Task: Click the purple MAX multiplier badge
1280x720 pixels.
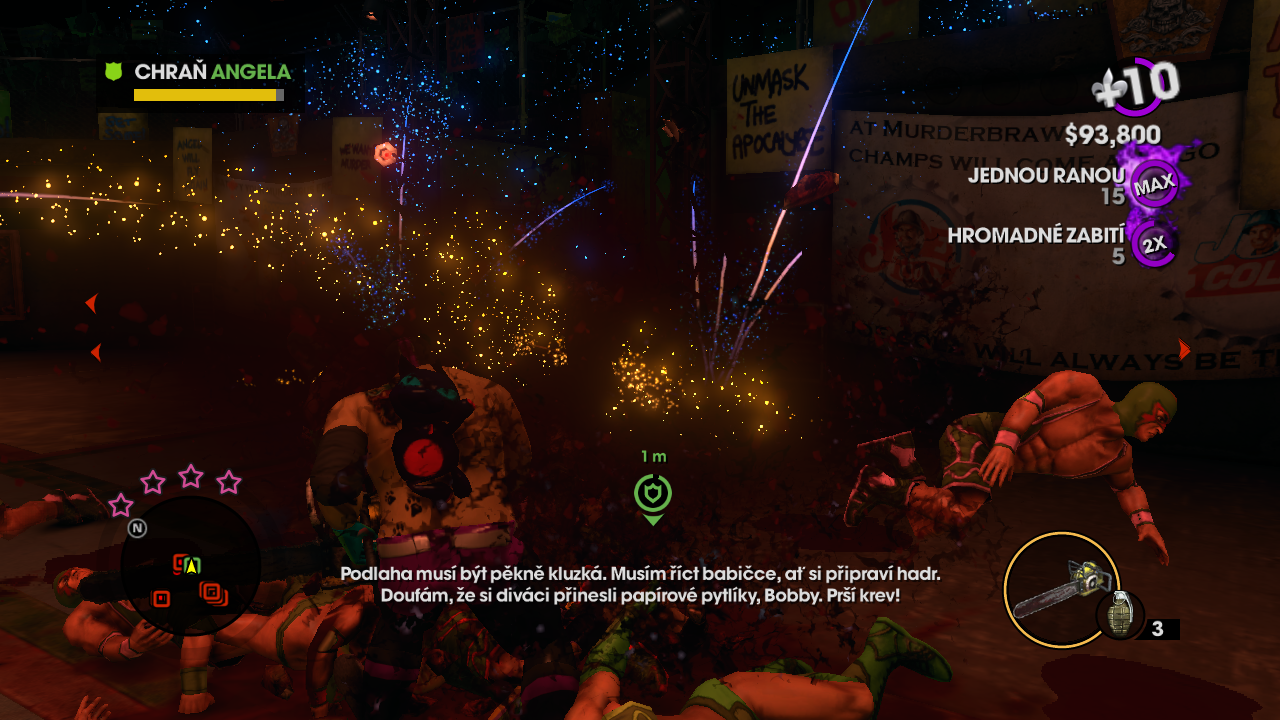Action: coord(1154,186)
